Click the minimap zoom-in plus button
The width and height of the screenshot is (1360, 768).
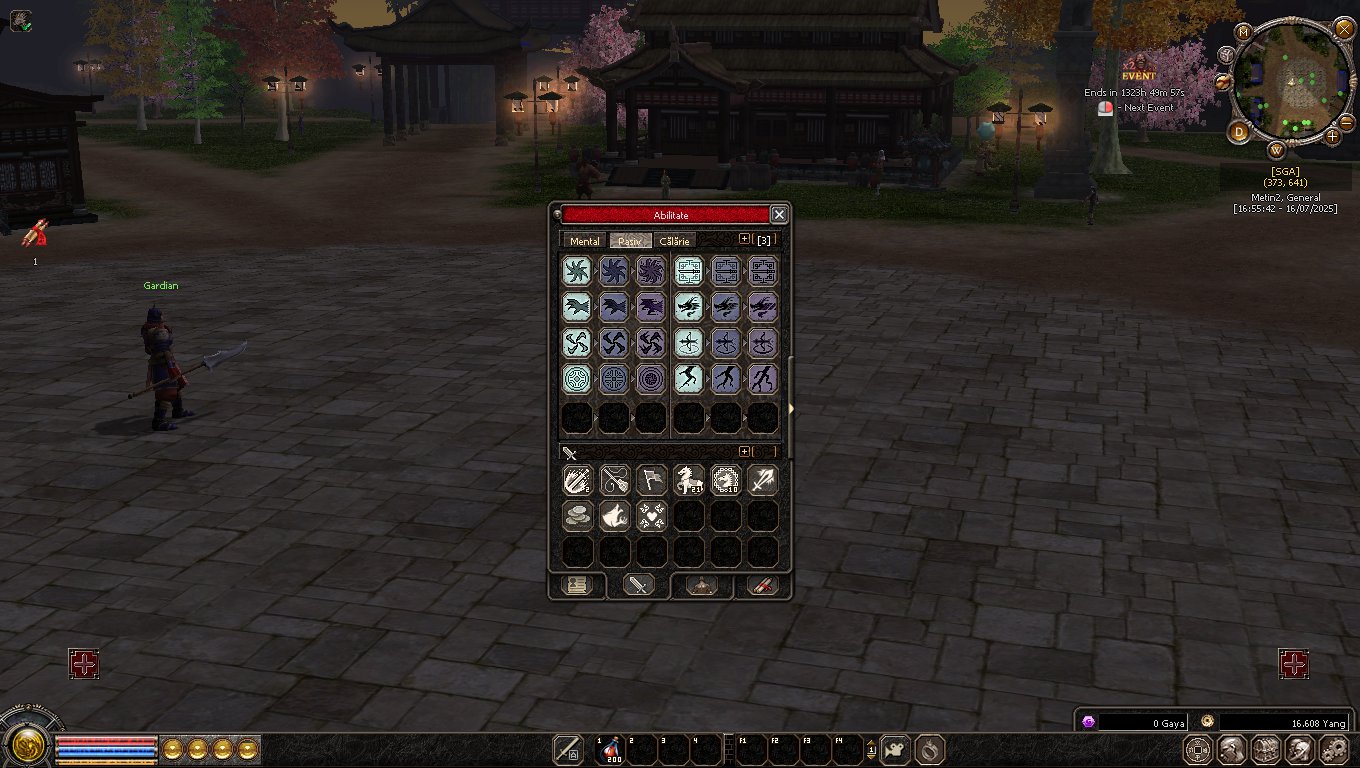(1331, 136)
